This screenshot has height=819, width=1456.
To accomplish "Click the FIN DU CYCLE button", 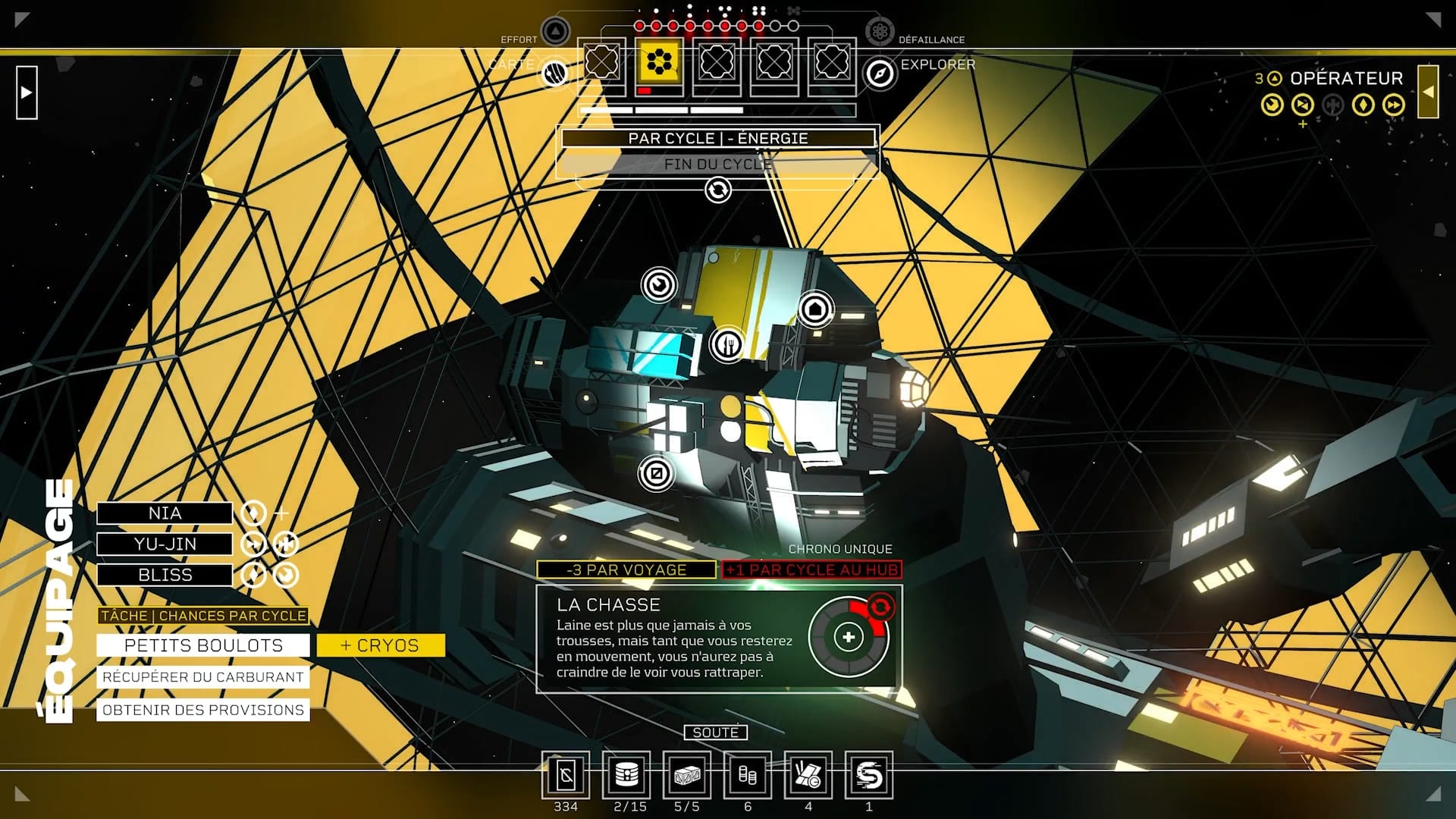I will point(717,164).
